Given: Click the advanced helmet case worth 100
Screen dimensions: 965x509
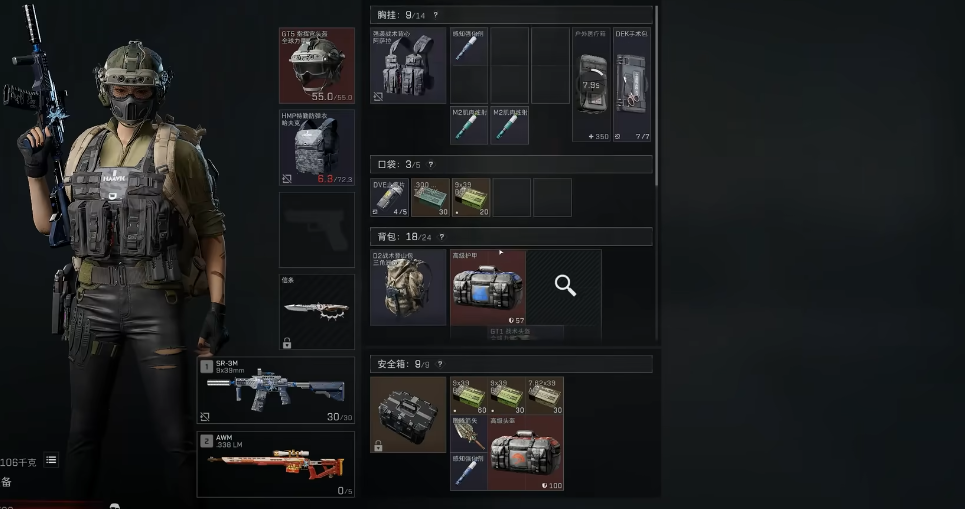Looking at the screenshot, I should pyautogui.click(x=526, y=453).
